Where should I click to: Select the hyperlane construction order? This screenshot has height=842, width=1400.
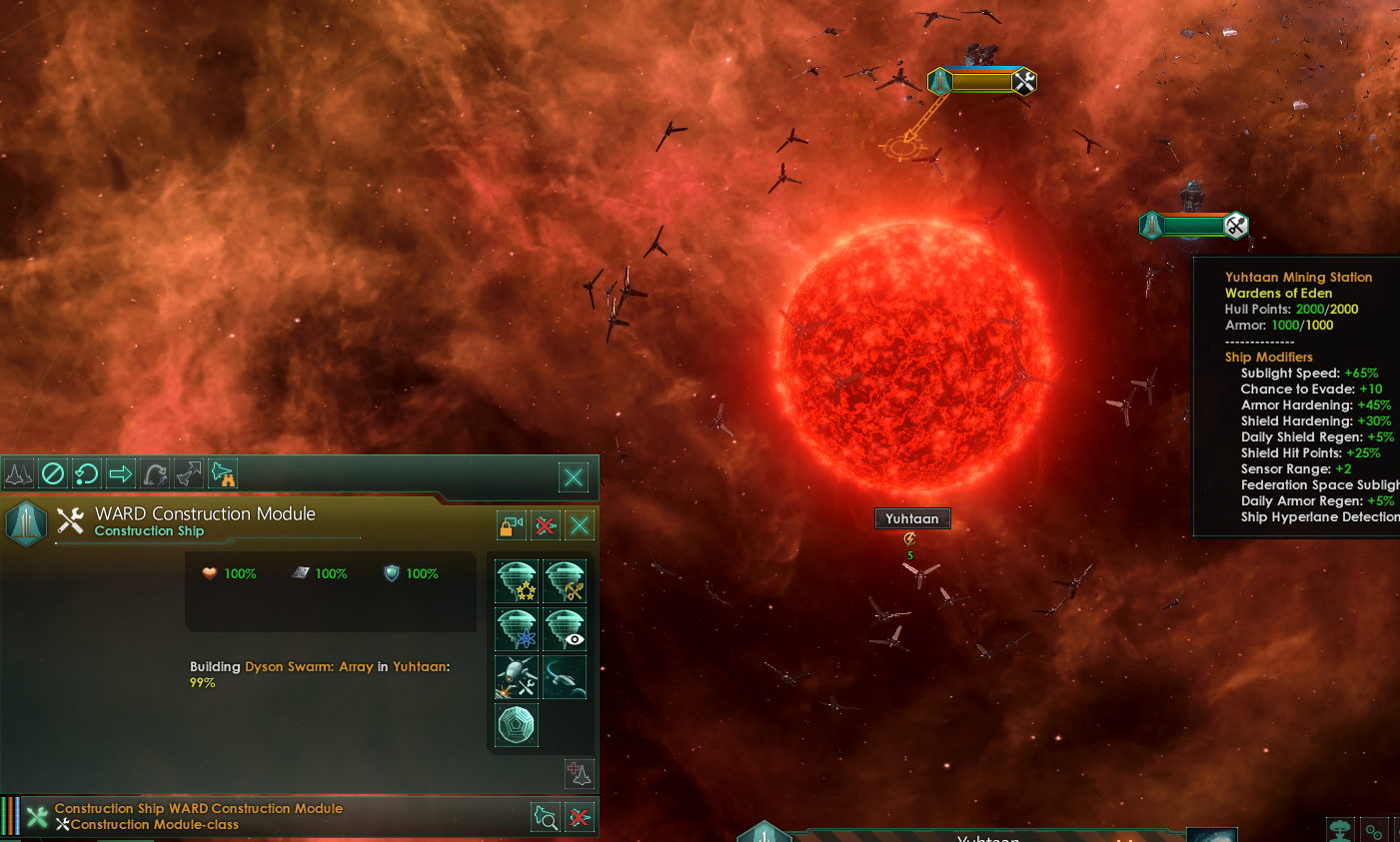[564, 677]
